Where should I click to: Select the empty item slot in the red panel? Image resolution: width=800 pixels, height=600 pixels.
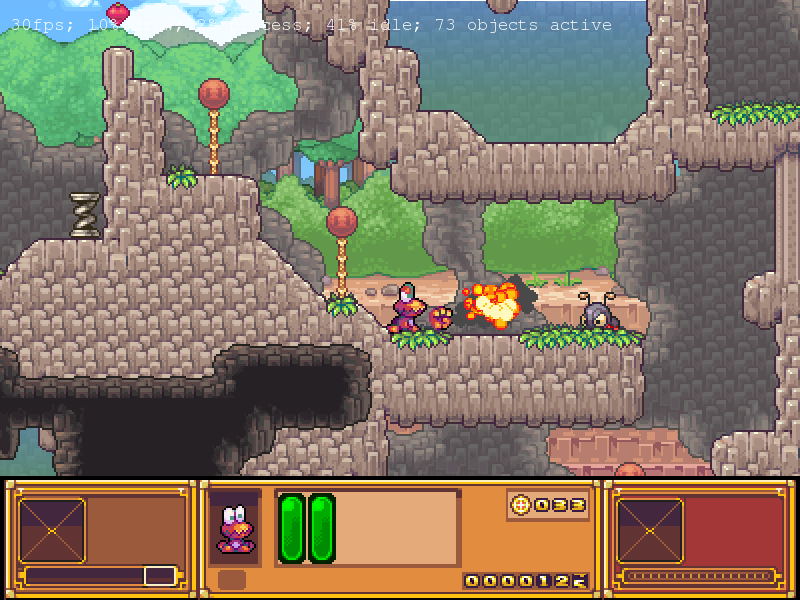(650, 530)
